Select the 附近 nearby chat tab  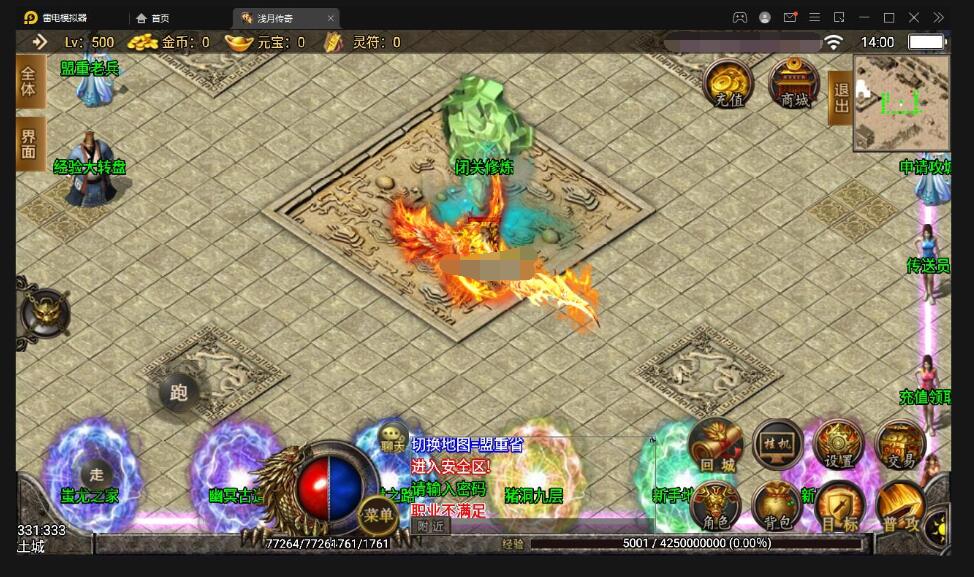[x=431, y=526]
